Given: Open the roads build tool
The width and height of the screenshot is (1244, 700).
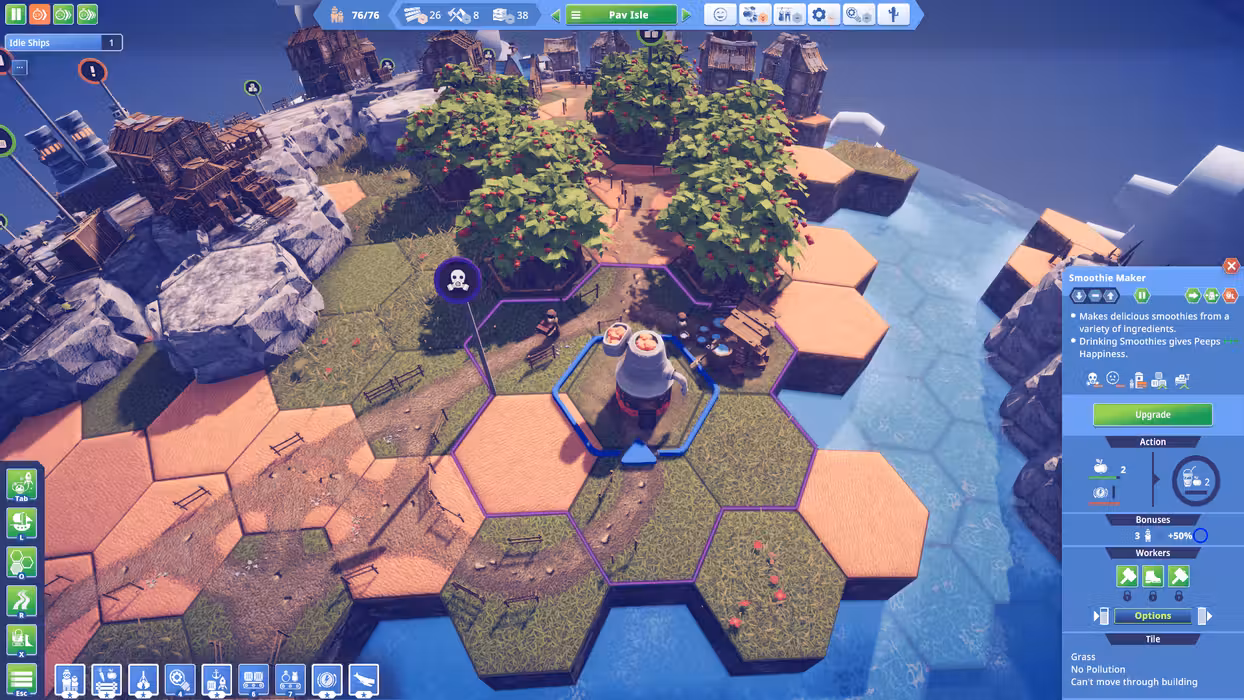Looking at the screenshot, I should 22,600.
